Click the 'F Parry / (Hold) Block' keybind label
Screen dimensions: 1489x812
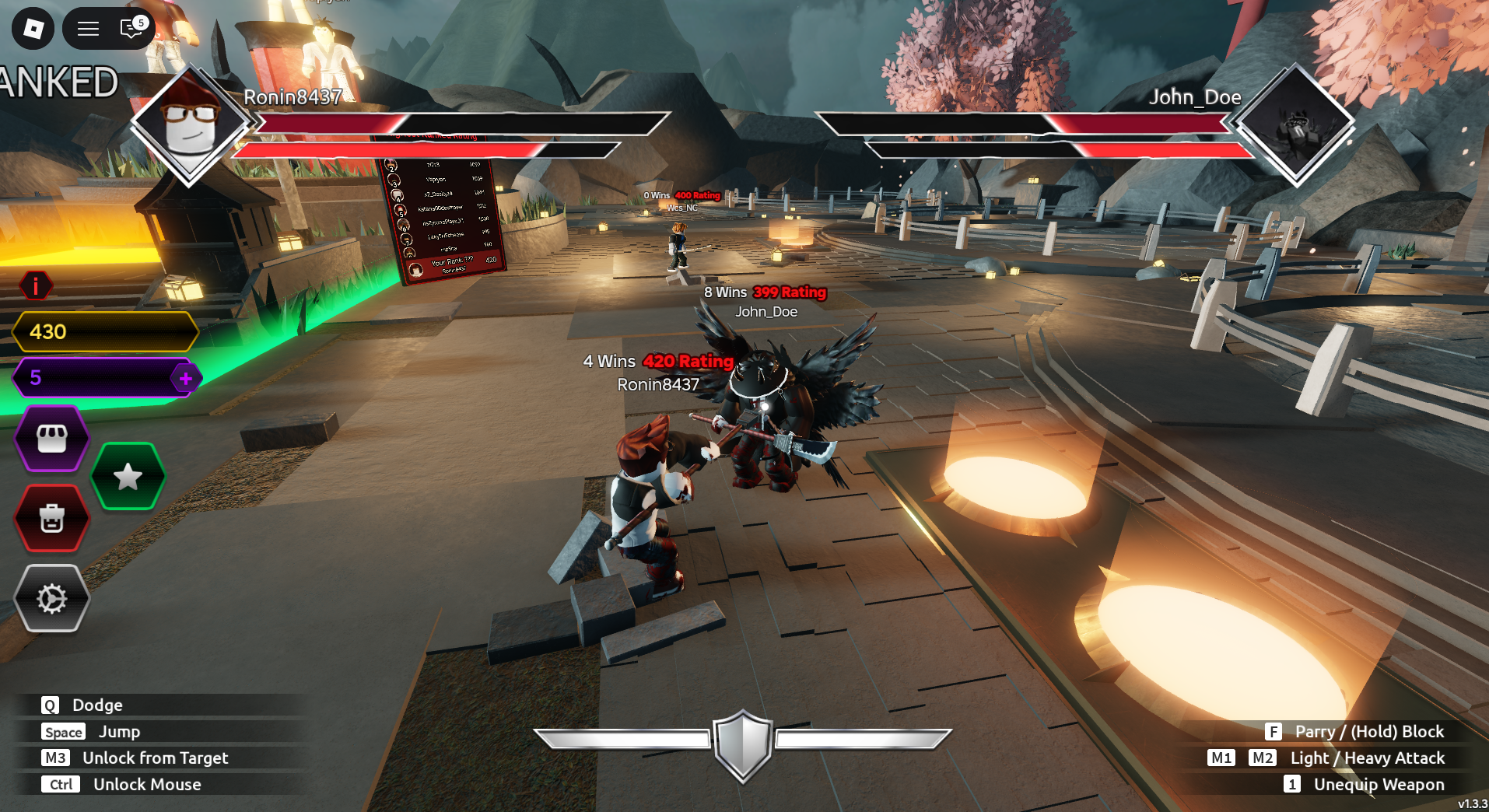click(x=1357, y=731)
